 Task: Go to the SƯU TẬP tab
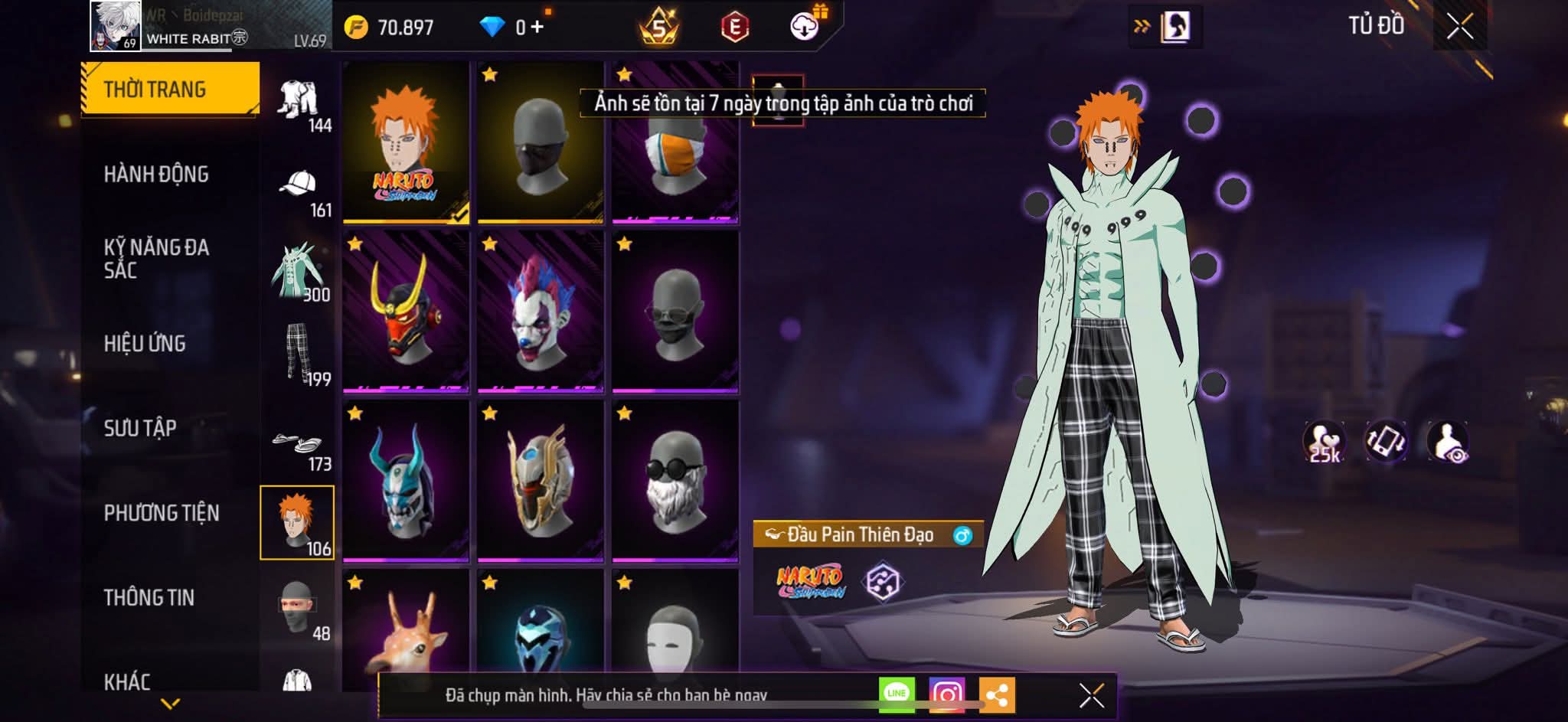(x=140, y=428)
